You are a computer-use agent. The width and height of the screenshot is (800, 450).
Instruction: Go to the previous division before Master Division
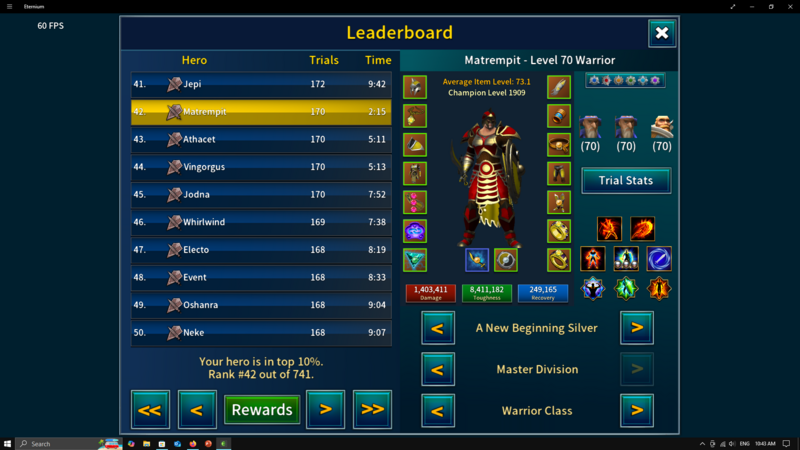tap(437, 369)
